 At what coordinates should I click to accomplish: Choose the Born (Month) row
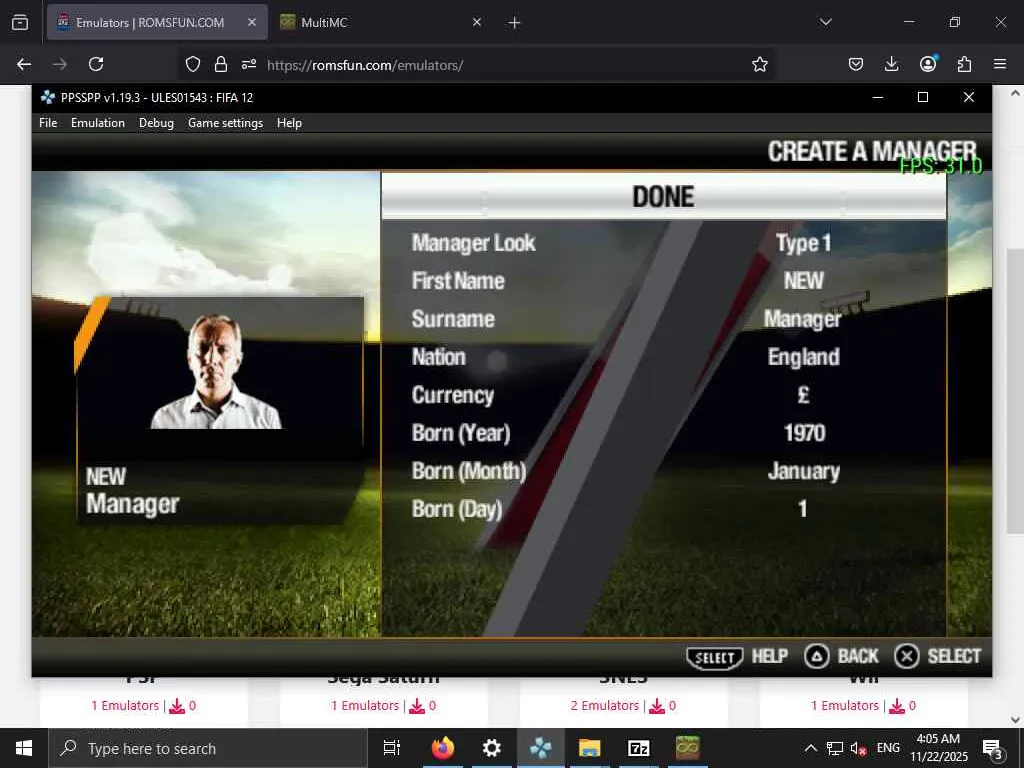468,471
